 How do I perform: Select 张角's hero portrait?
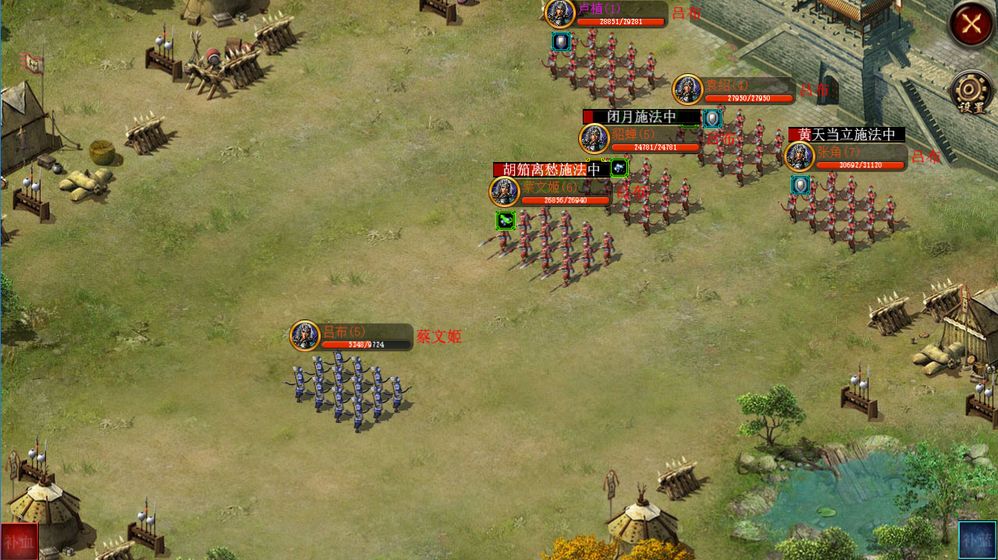[800, 157]
